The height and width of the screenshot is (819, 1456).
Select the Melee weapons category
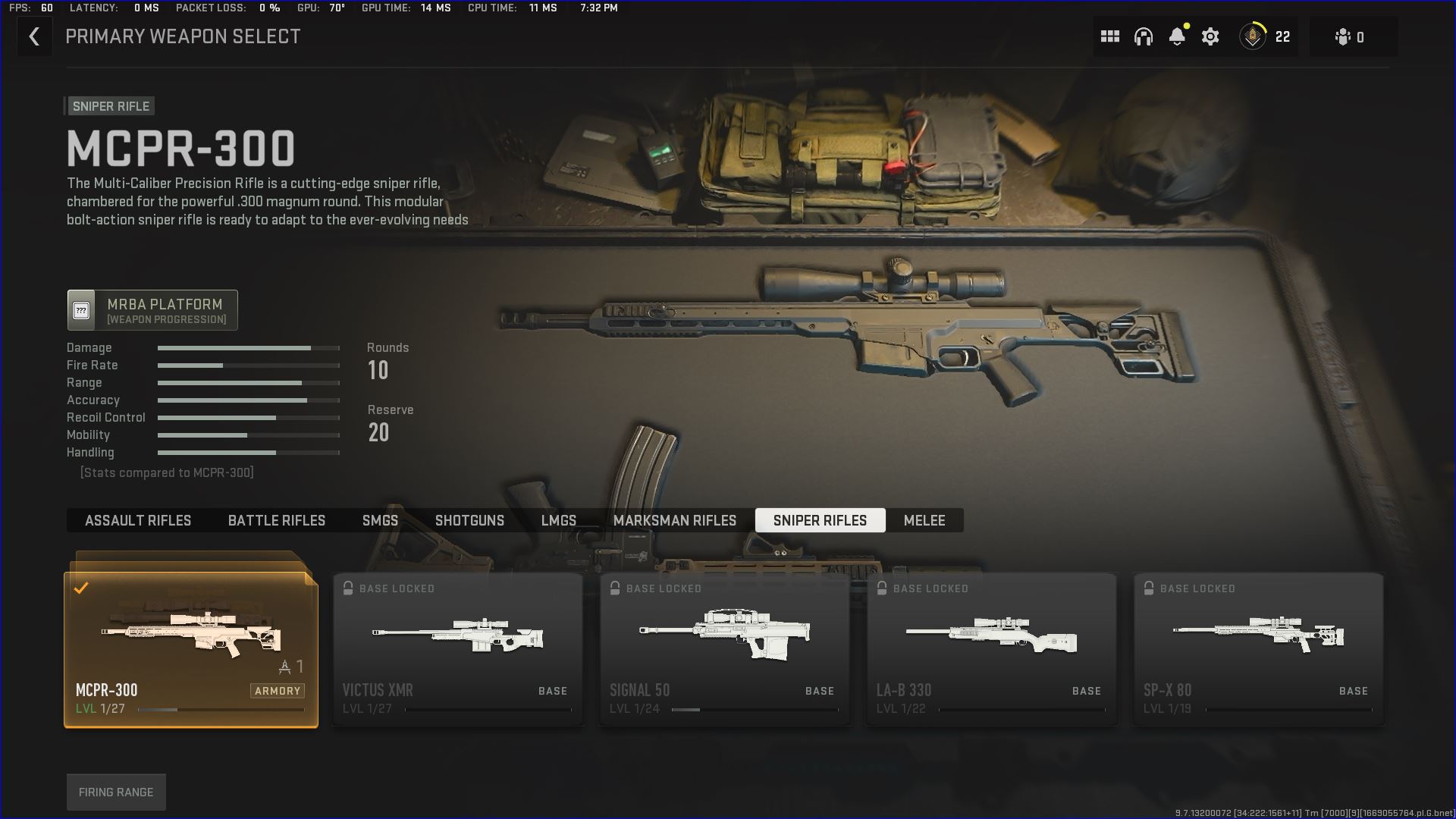coord(924,520)
